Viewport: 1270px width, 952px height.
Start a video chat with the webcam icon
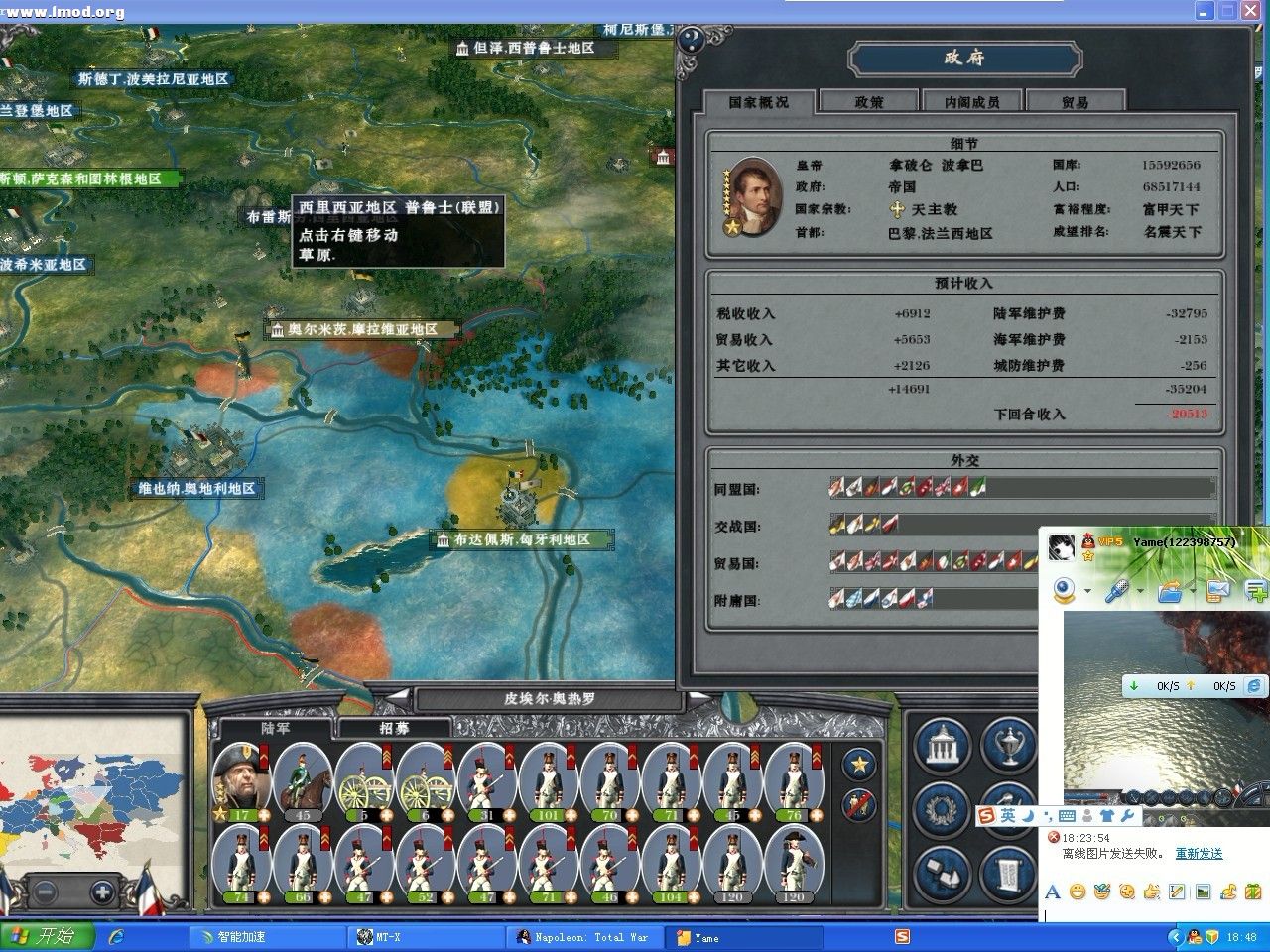tap(1063, 588)
